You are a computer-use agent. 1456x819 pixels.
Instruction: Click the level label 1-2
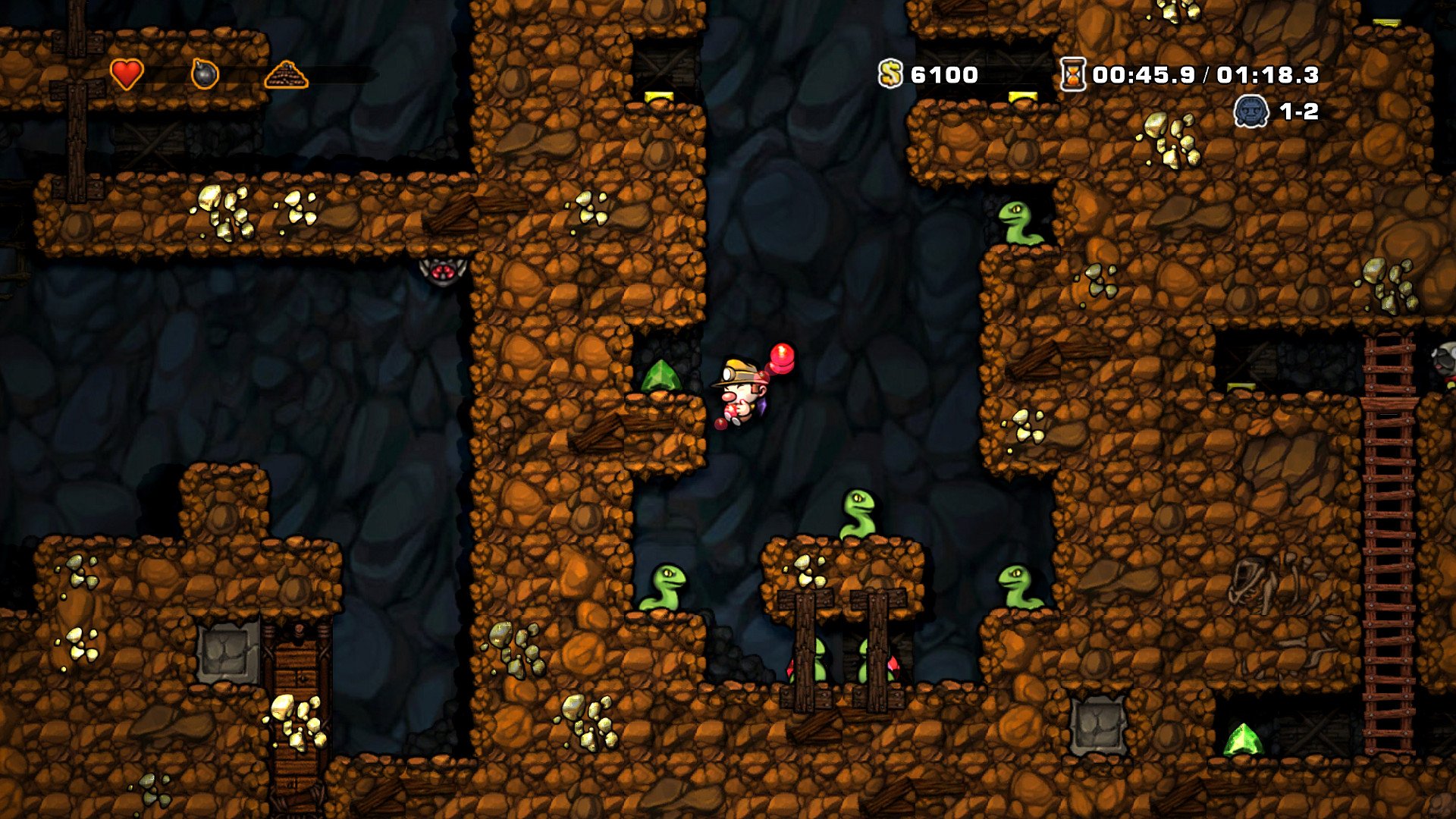click(1301, 112)
